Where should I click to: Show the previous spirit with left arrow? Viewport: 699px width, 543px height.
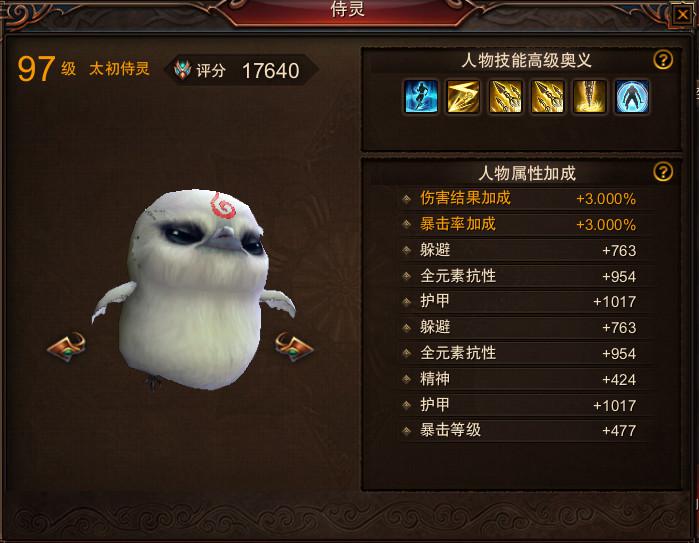coord(67,347)
